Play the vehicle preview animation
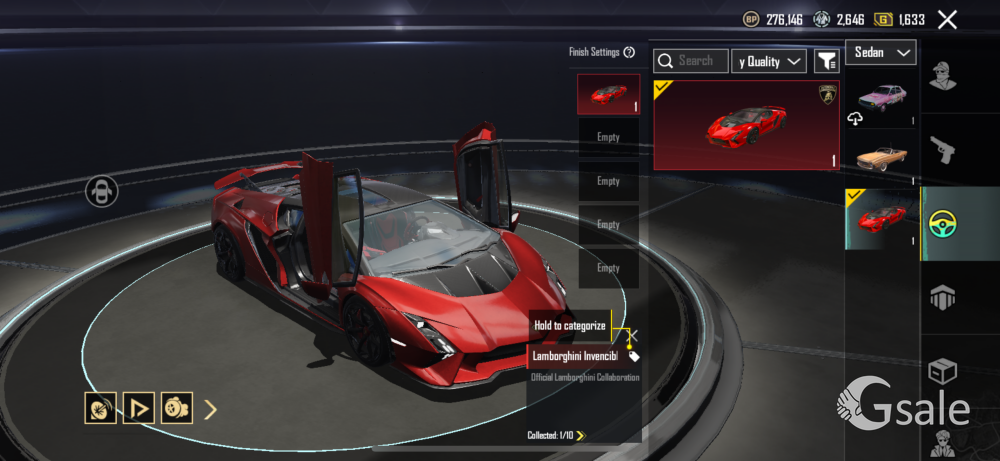1000x461 pixels. (139, 408)
